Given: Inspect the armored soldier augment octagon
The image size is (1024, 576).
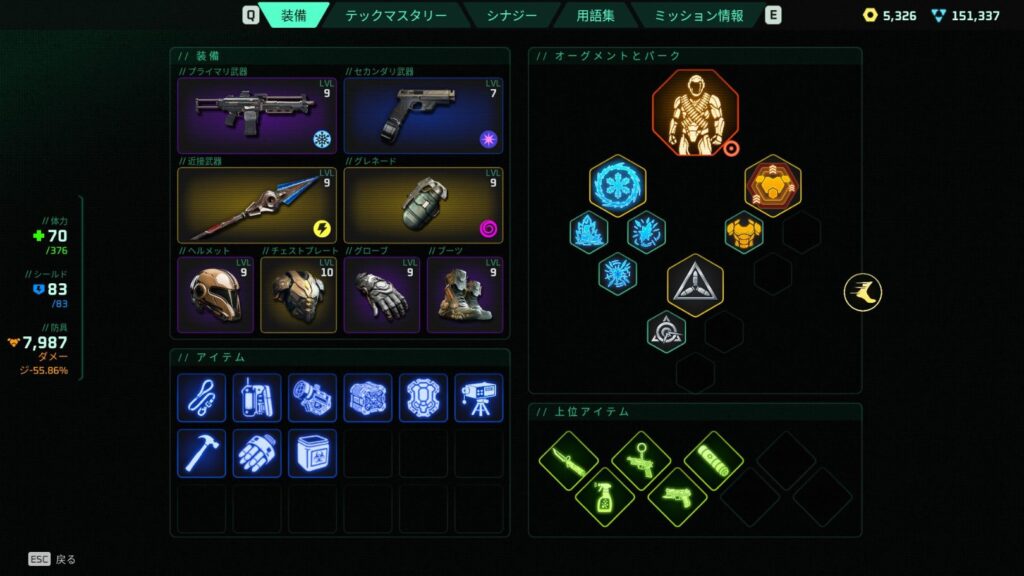Looking at the screenshot, I should pyautogui.click(x=695, y=113).
